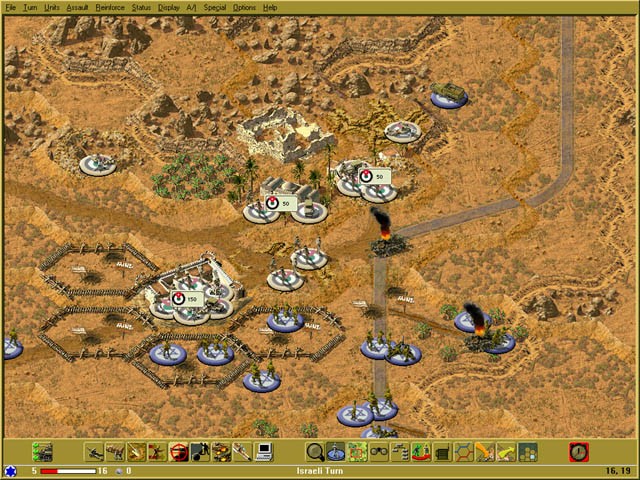Screen dimensions: 640x480
Task: Open the Status menu
Action: coord(141,7)
